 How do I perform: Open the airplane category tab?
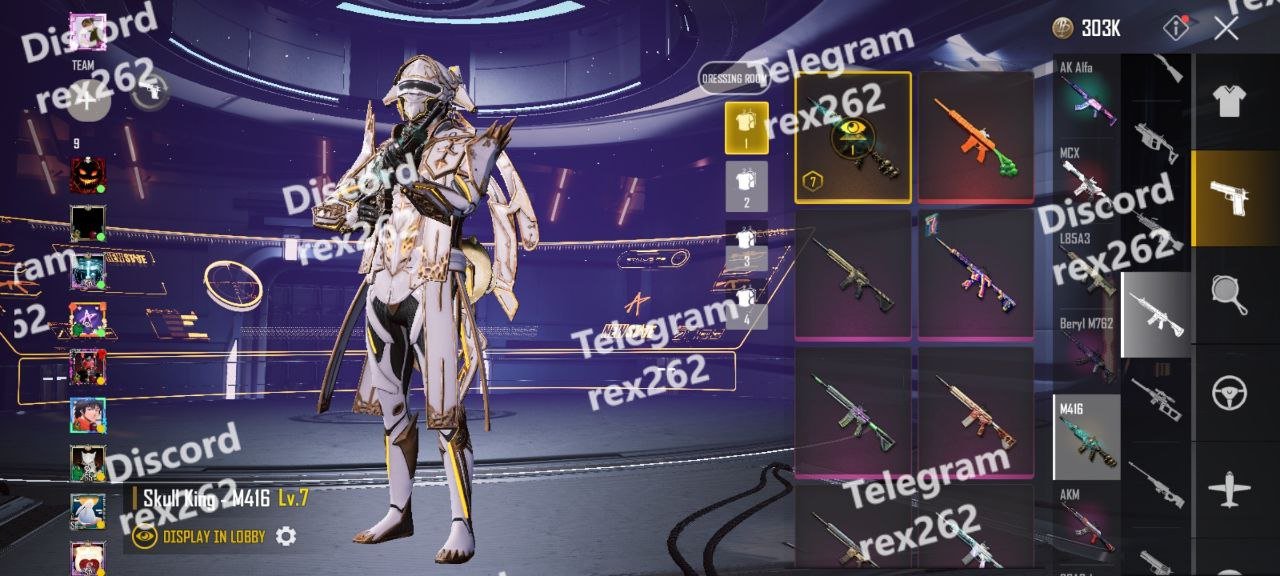1229,490
